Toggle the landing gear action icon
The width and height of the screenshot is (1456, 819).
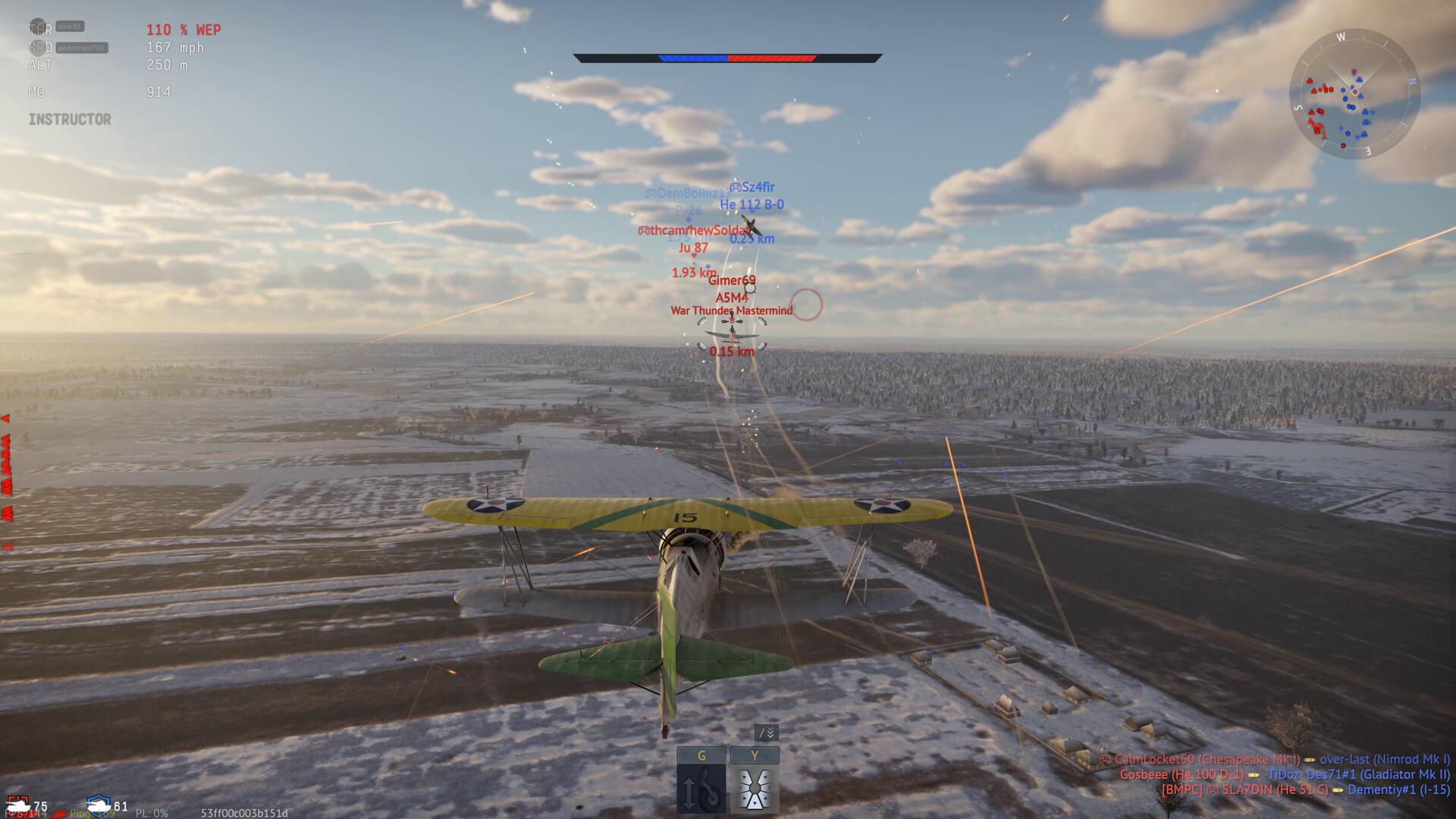(x=701, y=789)
